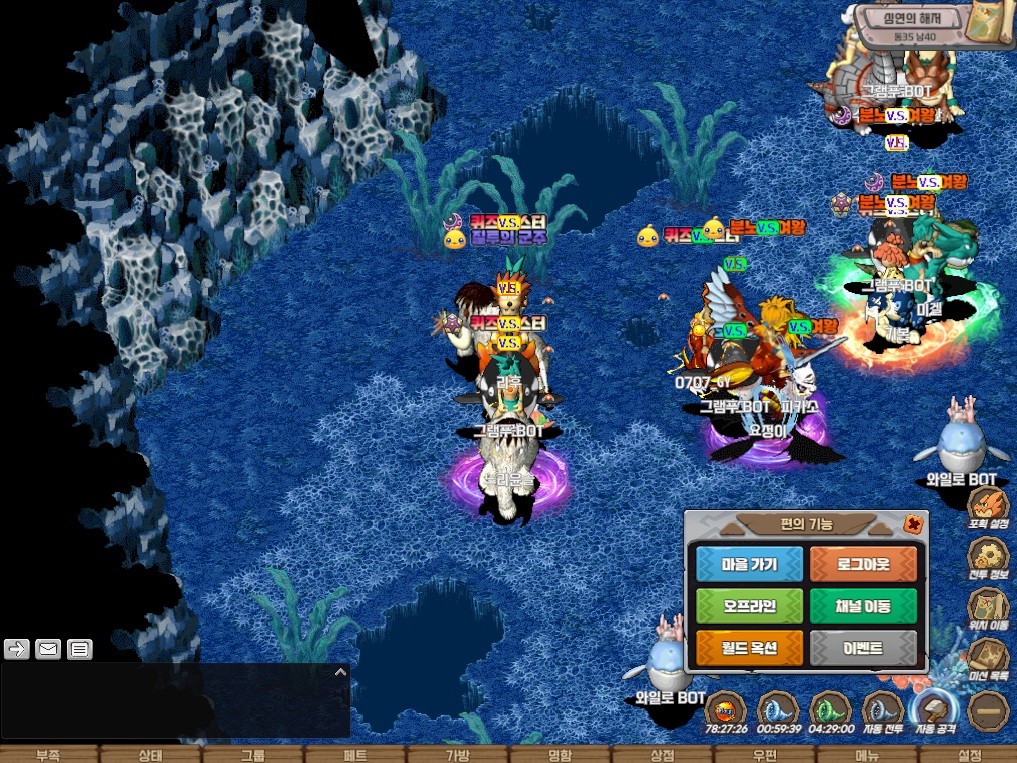Choose 로그아웃 to log out
The image size is (1017, 763).
863,564
